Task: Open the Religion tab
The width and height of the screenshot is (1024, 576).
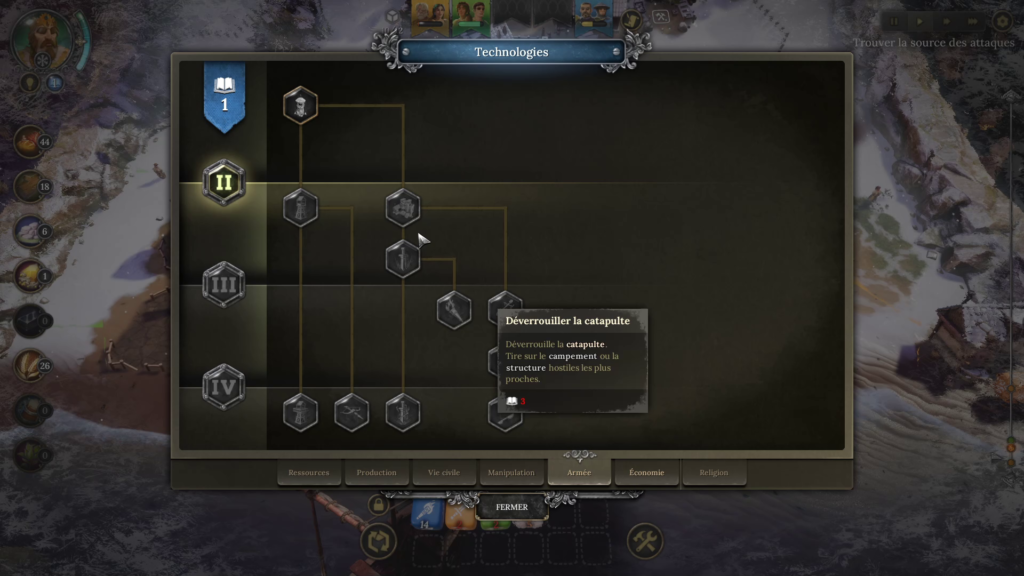Action: tap(714, 472)
